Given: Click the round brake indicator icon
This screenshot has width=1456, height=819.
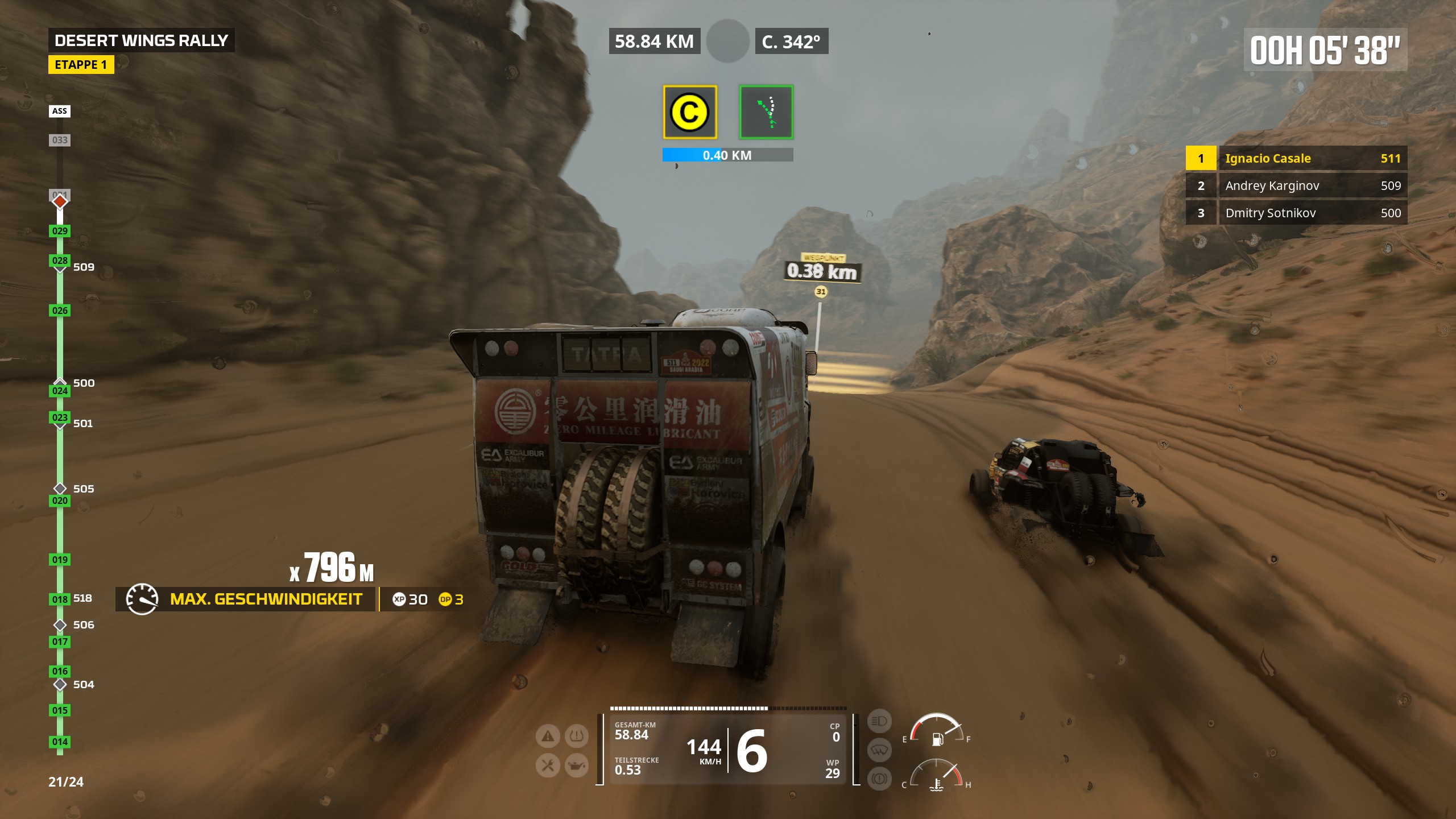Looking at the screenshot, I should click(x=879, y=778).
